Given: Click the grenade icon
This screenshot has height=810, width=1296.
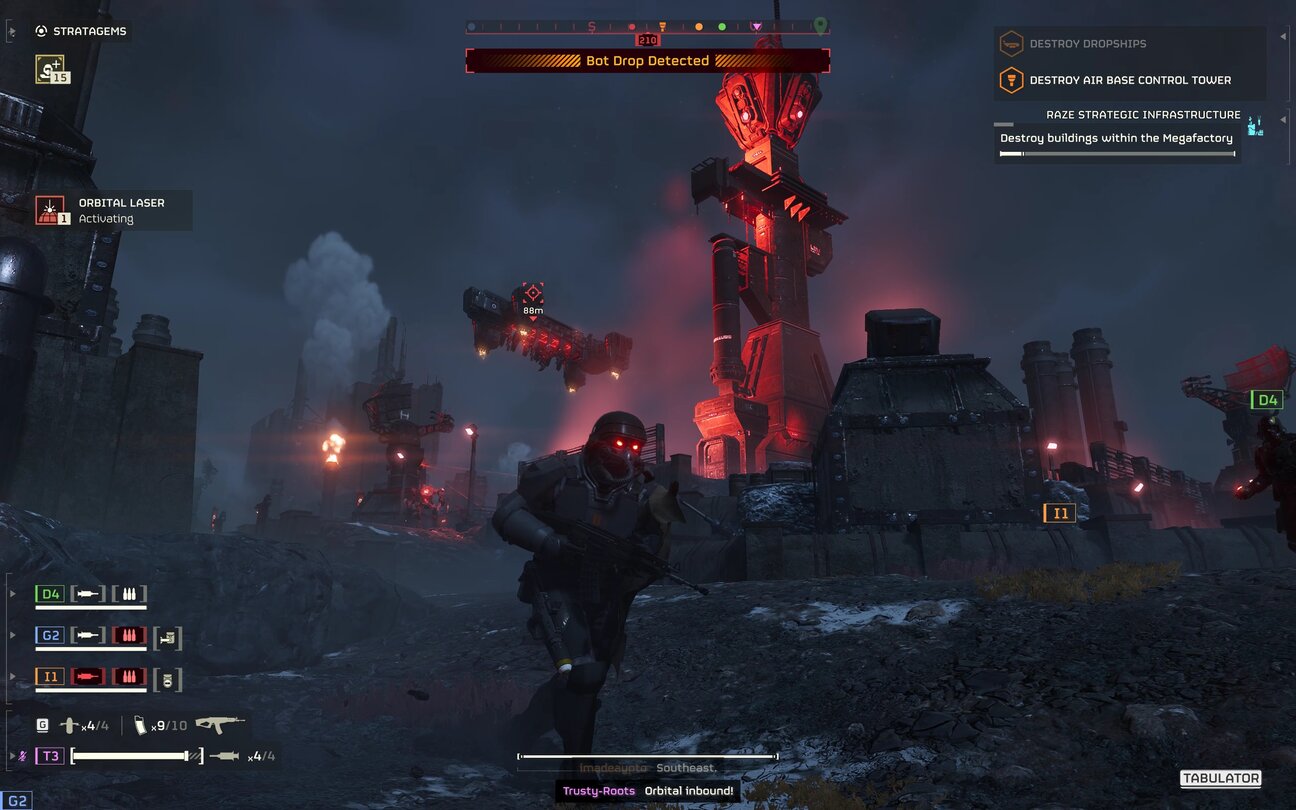Looking at the screenshot, I should coord(69,726).
